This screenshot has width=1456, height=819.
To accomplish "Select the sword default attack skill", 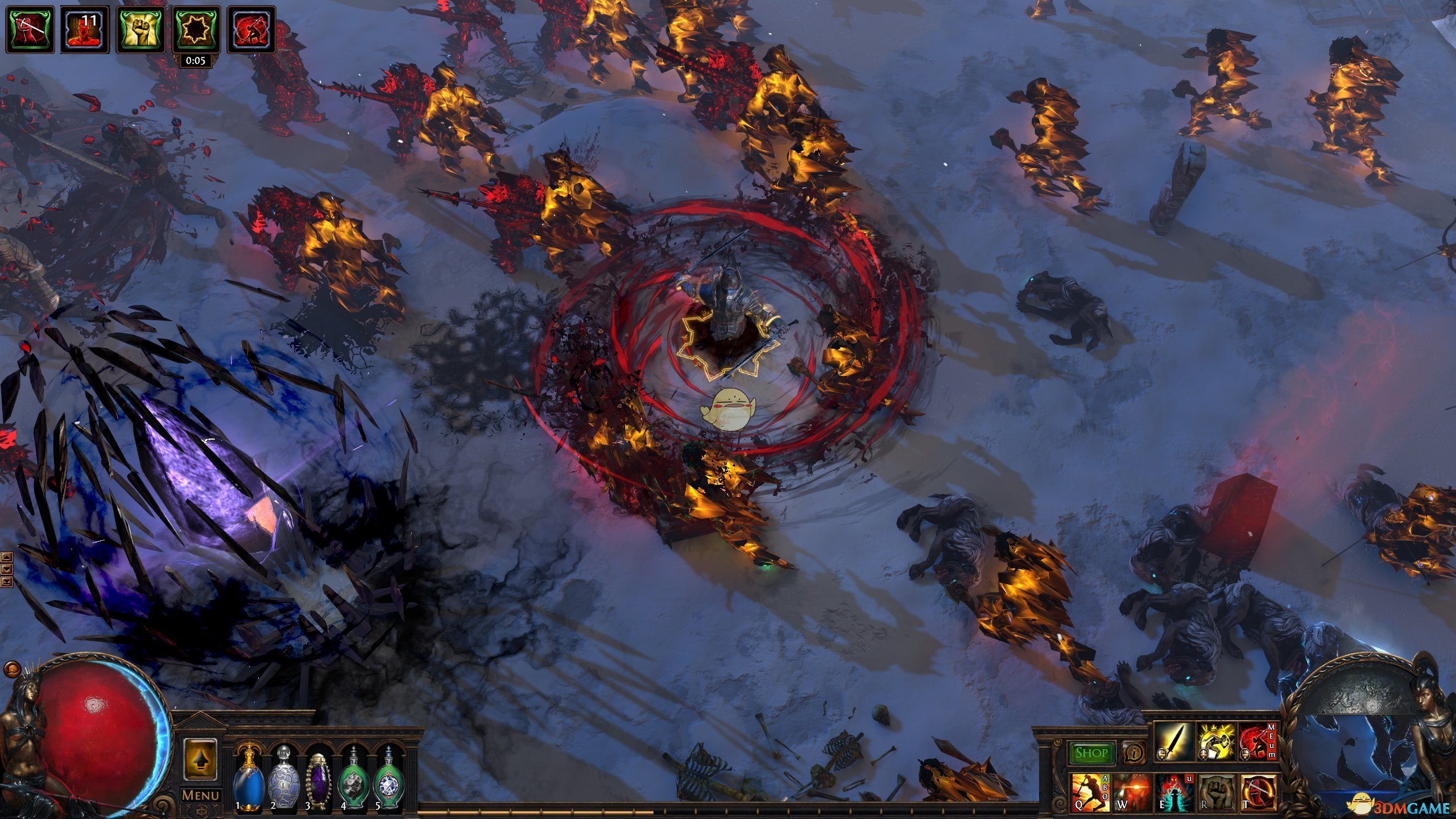I will 1174,742.
